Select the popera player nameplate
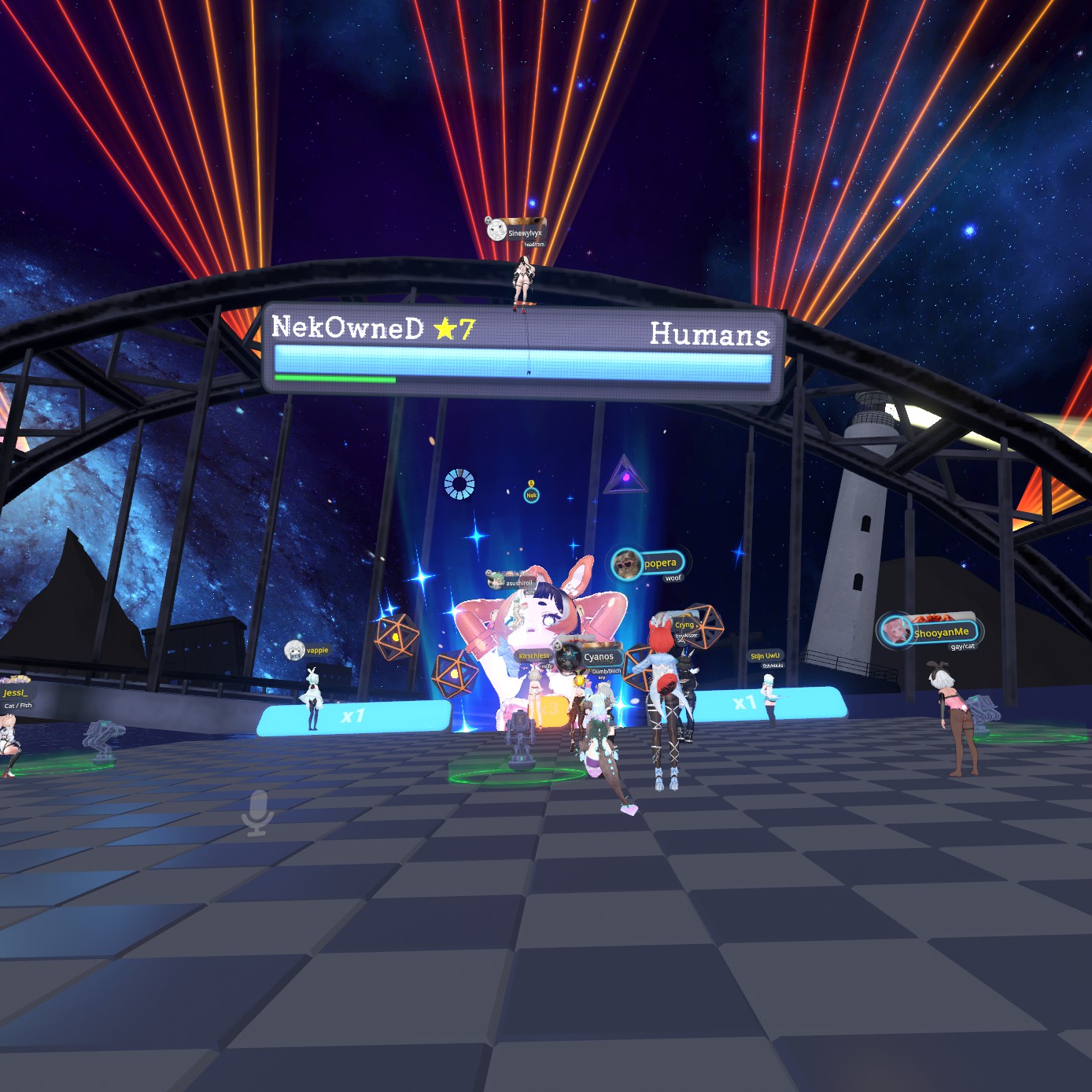 [x=648, y=563]
